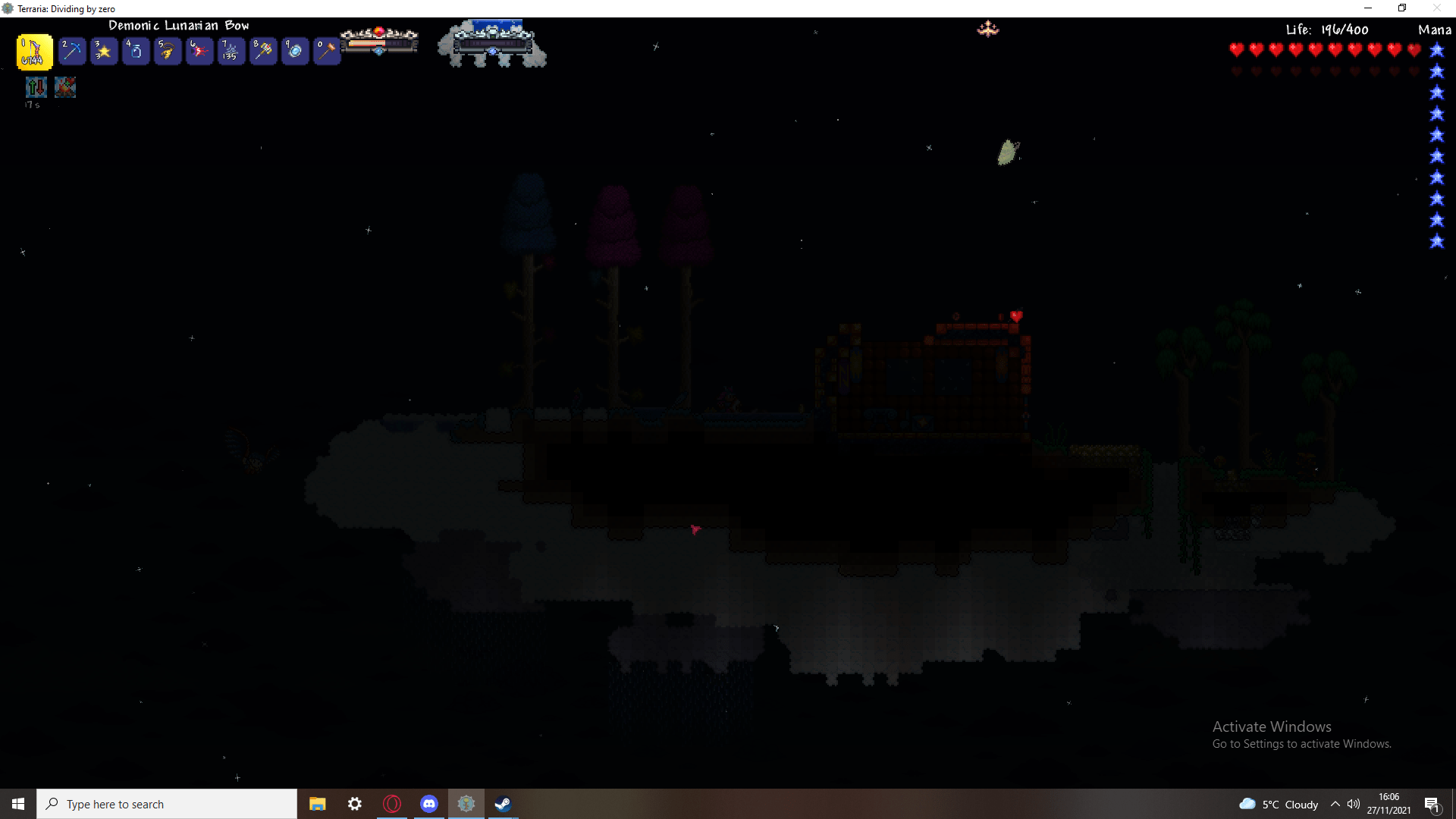Select the golden whip in hotbar slot 5
The height and width of the screenshot is (819, 1456).
point(167,52)
